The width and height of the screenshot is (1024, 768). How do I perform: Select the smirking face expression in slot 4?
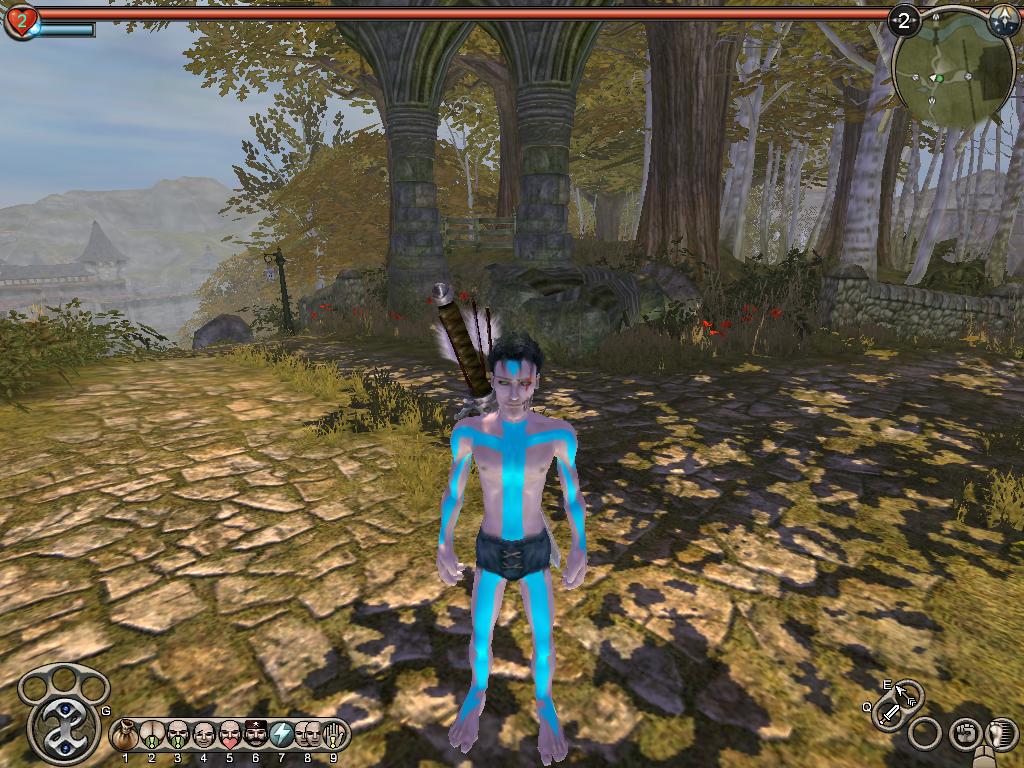pyautogui.click(x=204, y=736)
